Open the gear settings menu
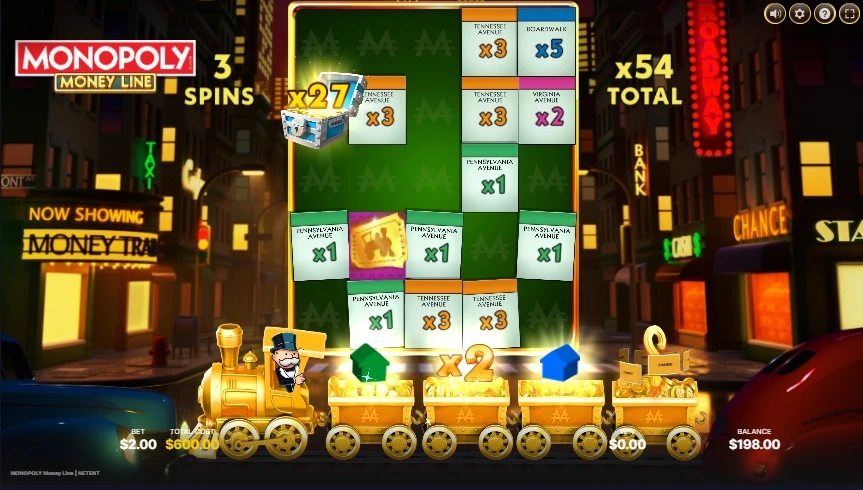 pos(800,13)
